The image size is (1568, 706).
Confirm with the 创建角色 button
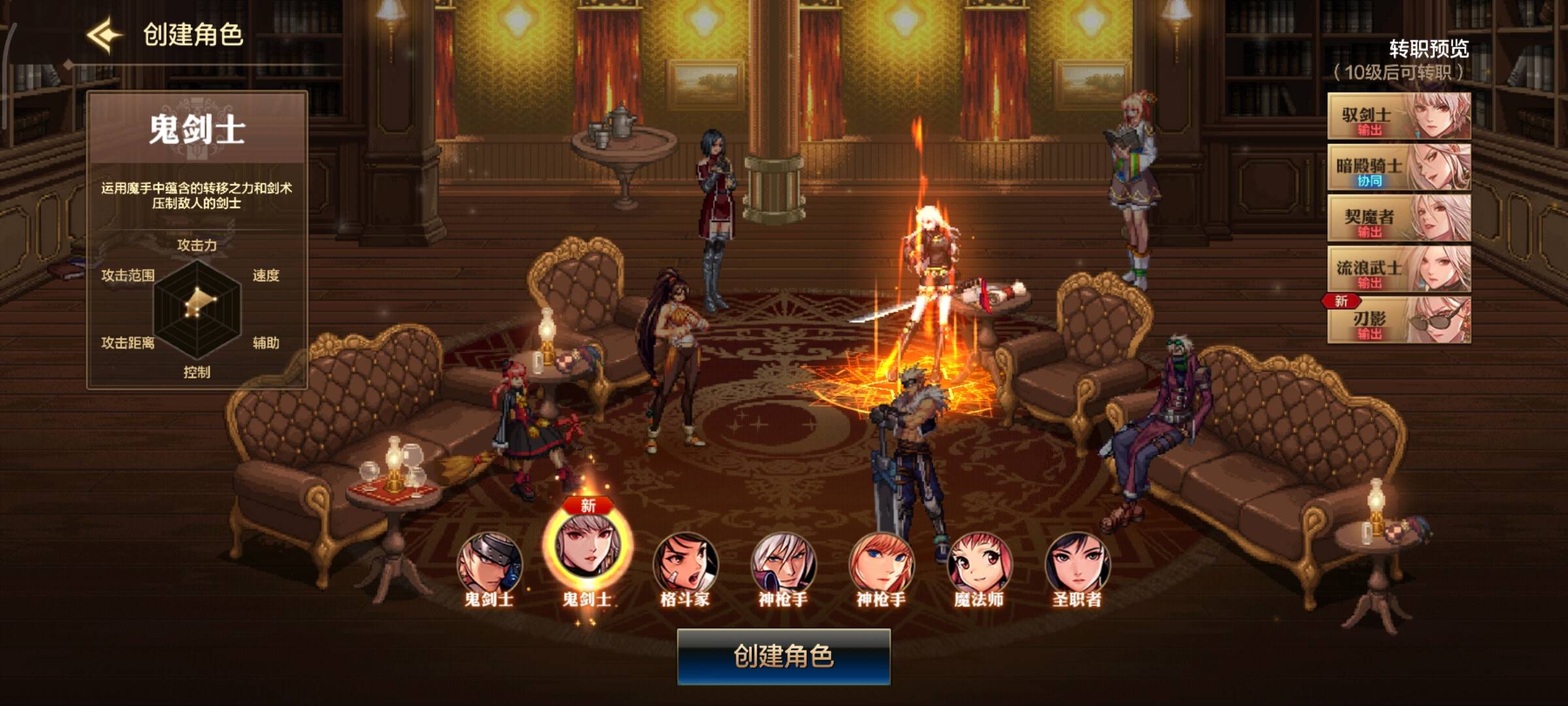(x=783, y=656)
